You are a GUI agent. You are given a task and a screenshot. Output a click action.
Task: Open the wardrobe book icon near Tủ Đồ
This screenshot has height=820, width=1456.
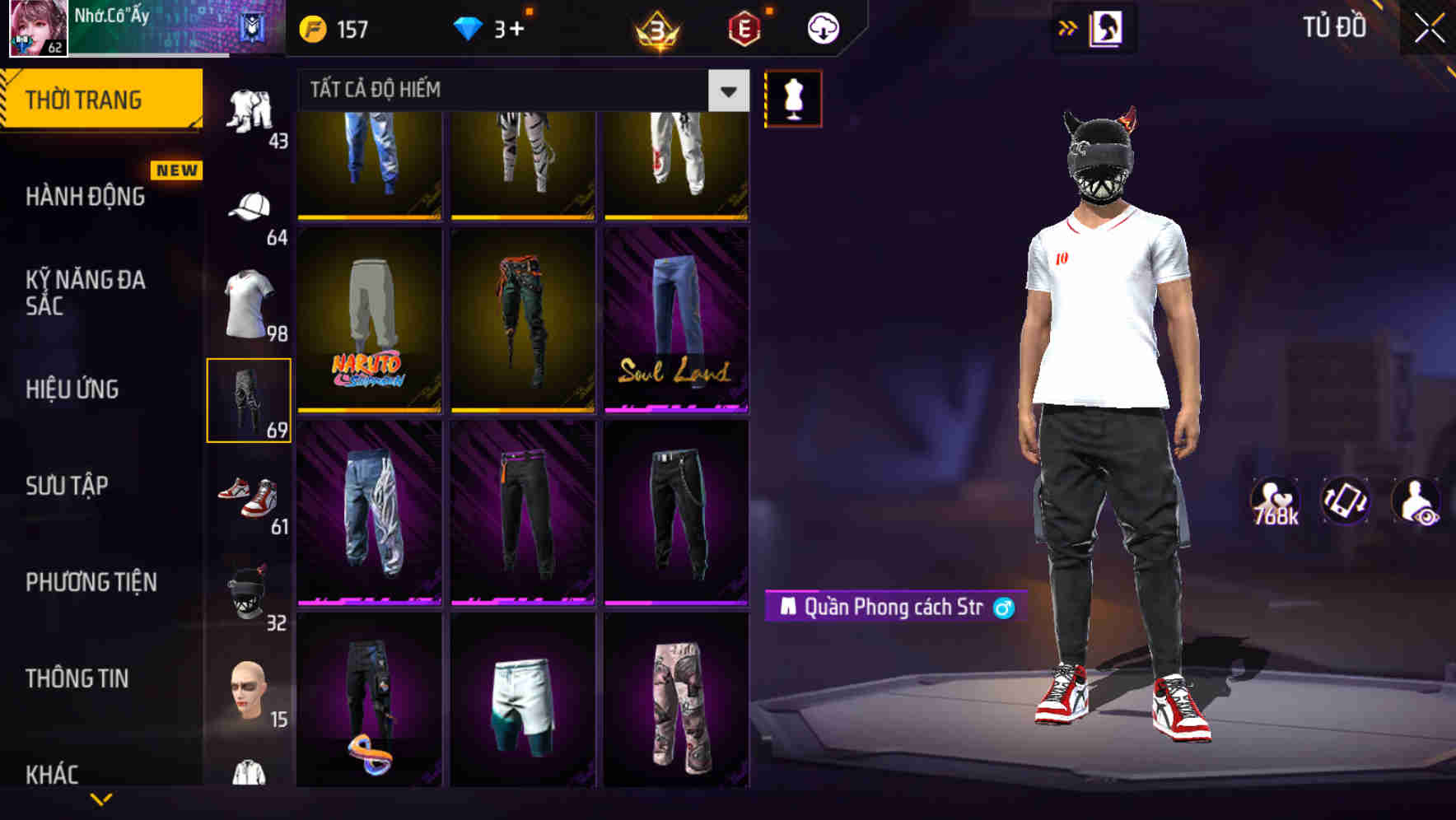click(1106, 27)
